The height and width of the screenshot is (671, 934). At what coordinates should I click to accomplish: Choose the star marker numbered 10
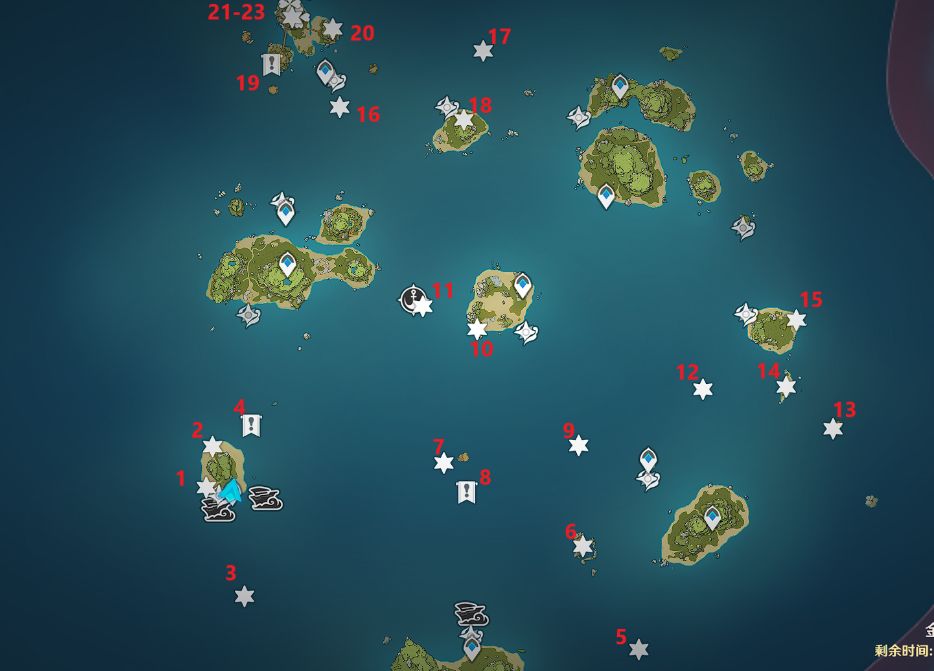coord(477,329)
